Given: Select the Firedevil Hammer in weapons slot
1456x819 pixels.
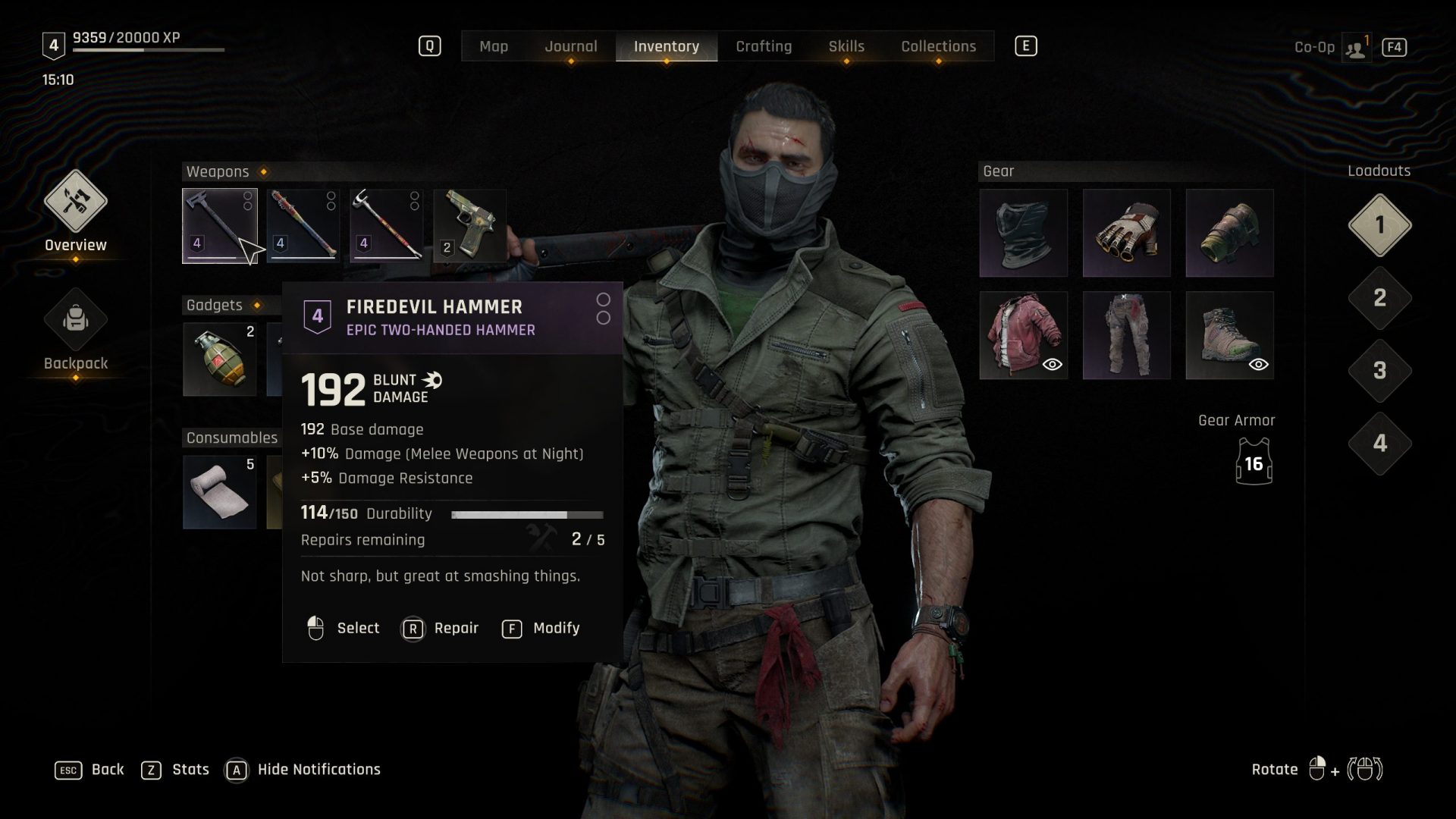Looking at the screenshot, I should click(x=221, y=224).
